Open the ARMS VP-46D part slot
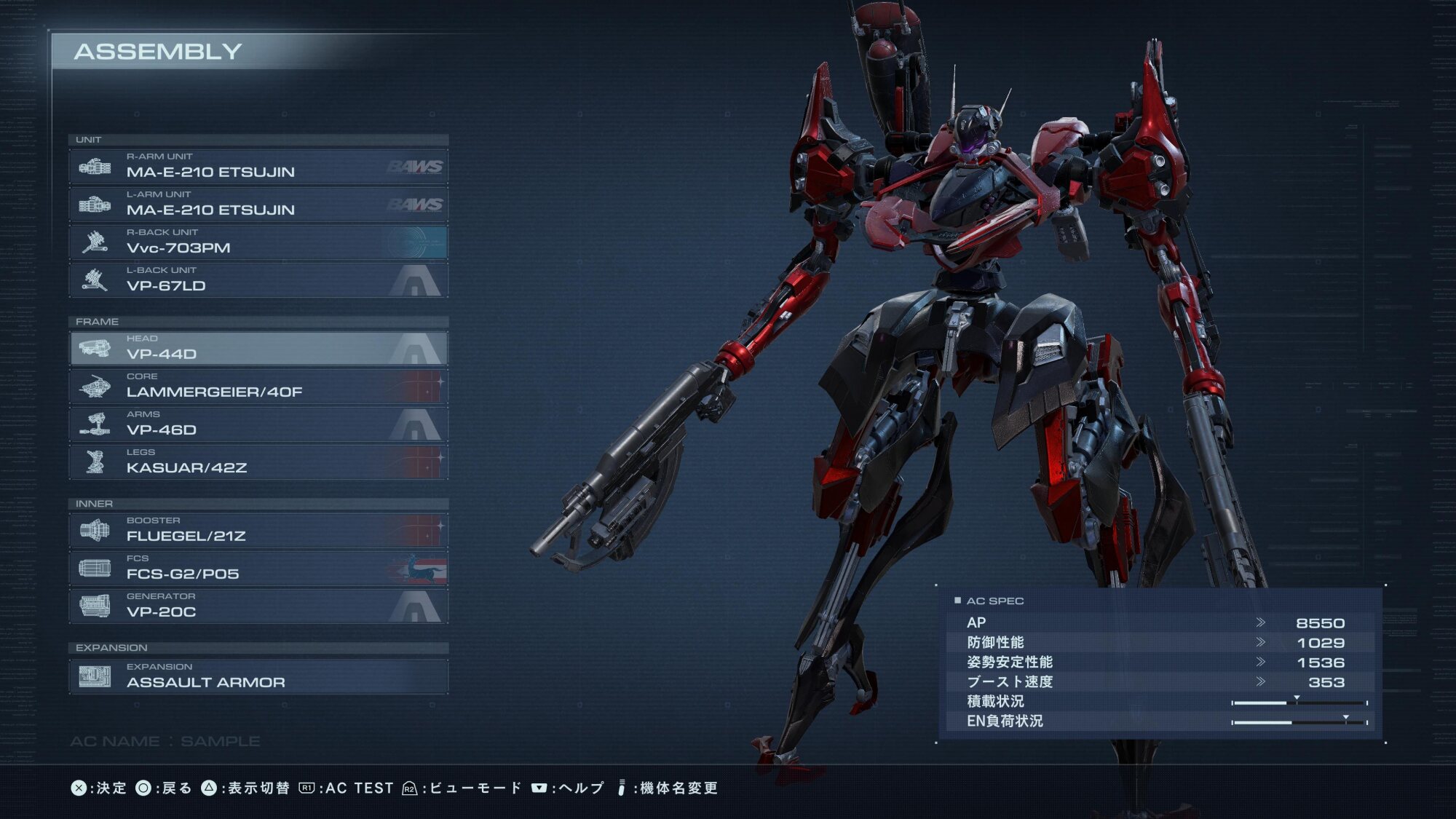 coord(258,424)
